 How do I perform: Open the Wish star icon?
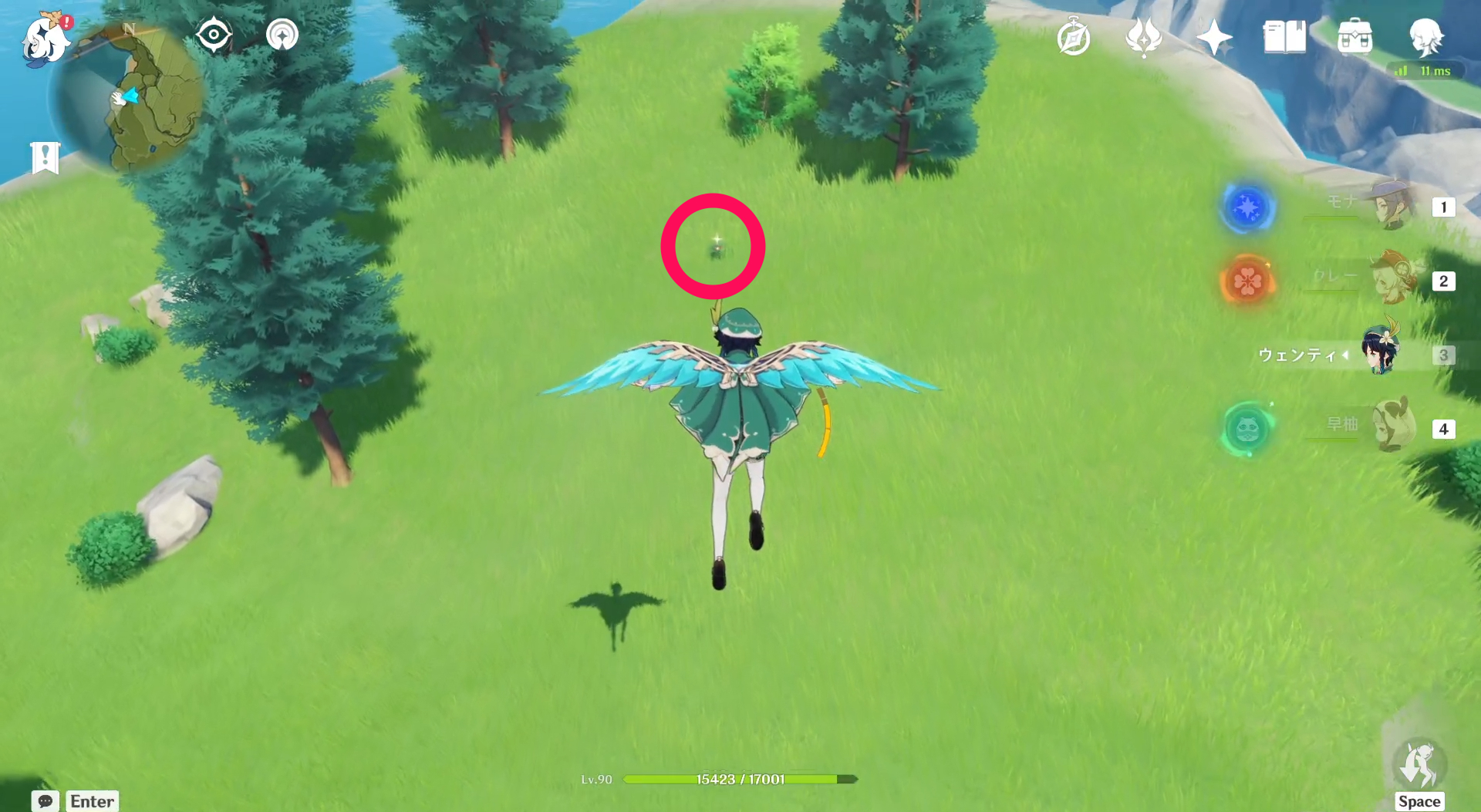[1216, 36]
